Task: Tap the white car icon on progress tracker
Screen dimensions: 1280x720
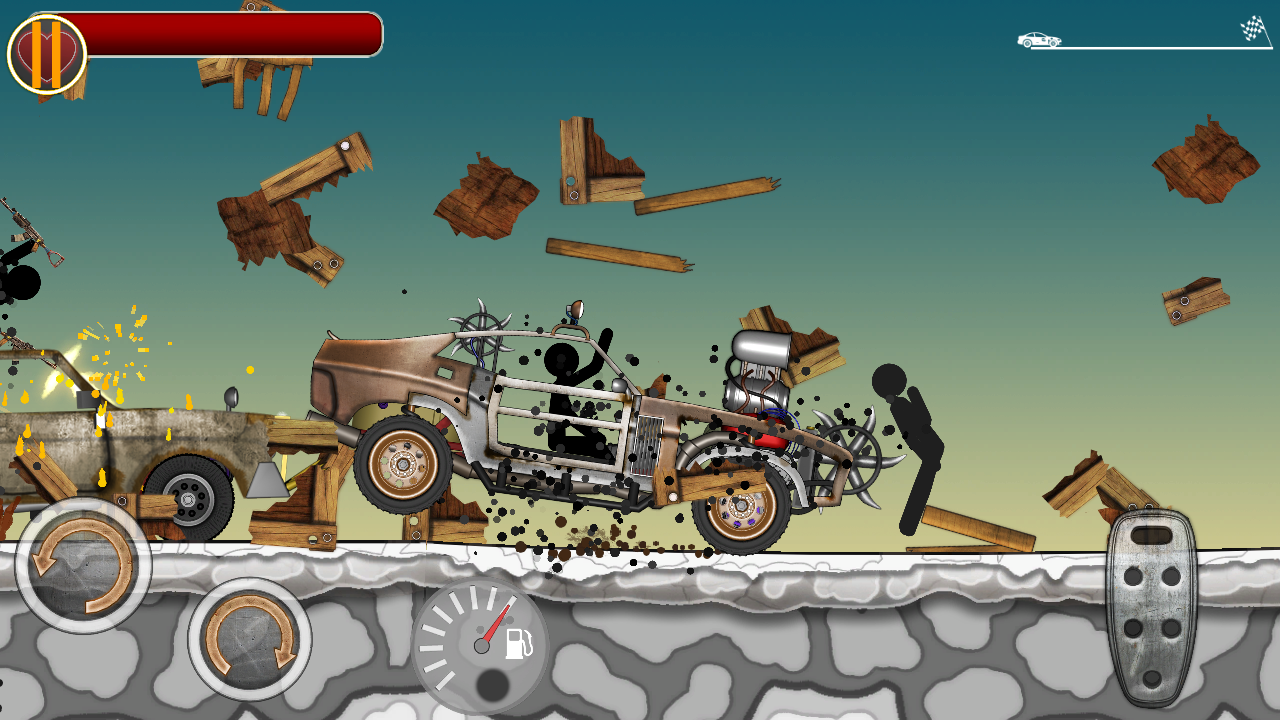Action: click(x=1038, y=39)
